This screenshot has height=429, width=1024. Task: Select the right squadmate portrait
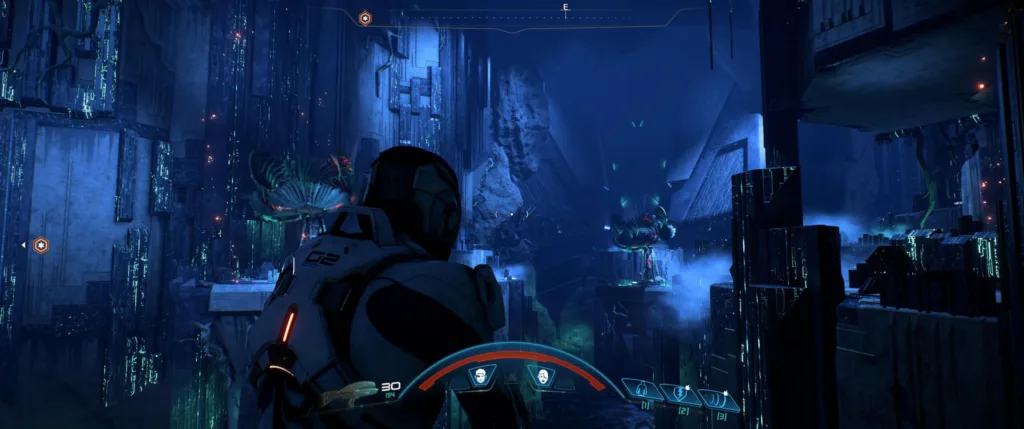541,377
